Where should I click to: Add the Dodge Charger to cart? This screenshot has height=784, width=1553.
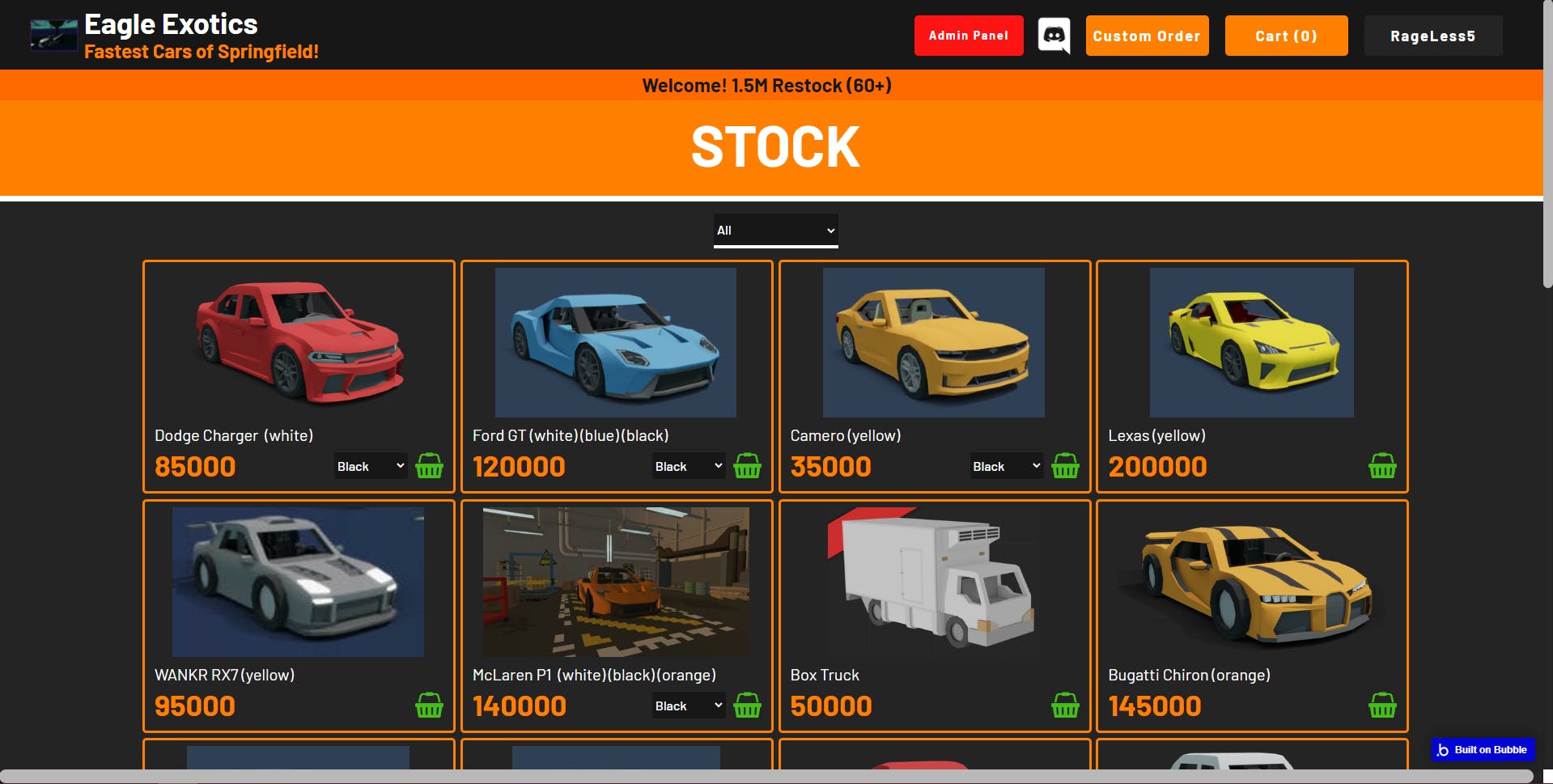tap(429, 466)
